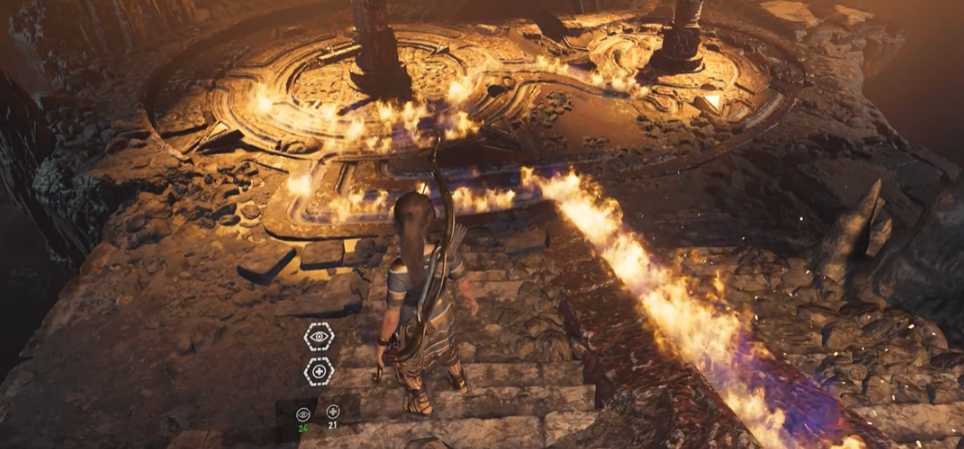Activate the hexagonal eye perception icon
The image size is (964, 449).
click(319, 337)
